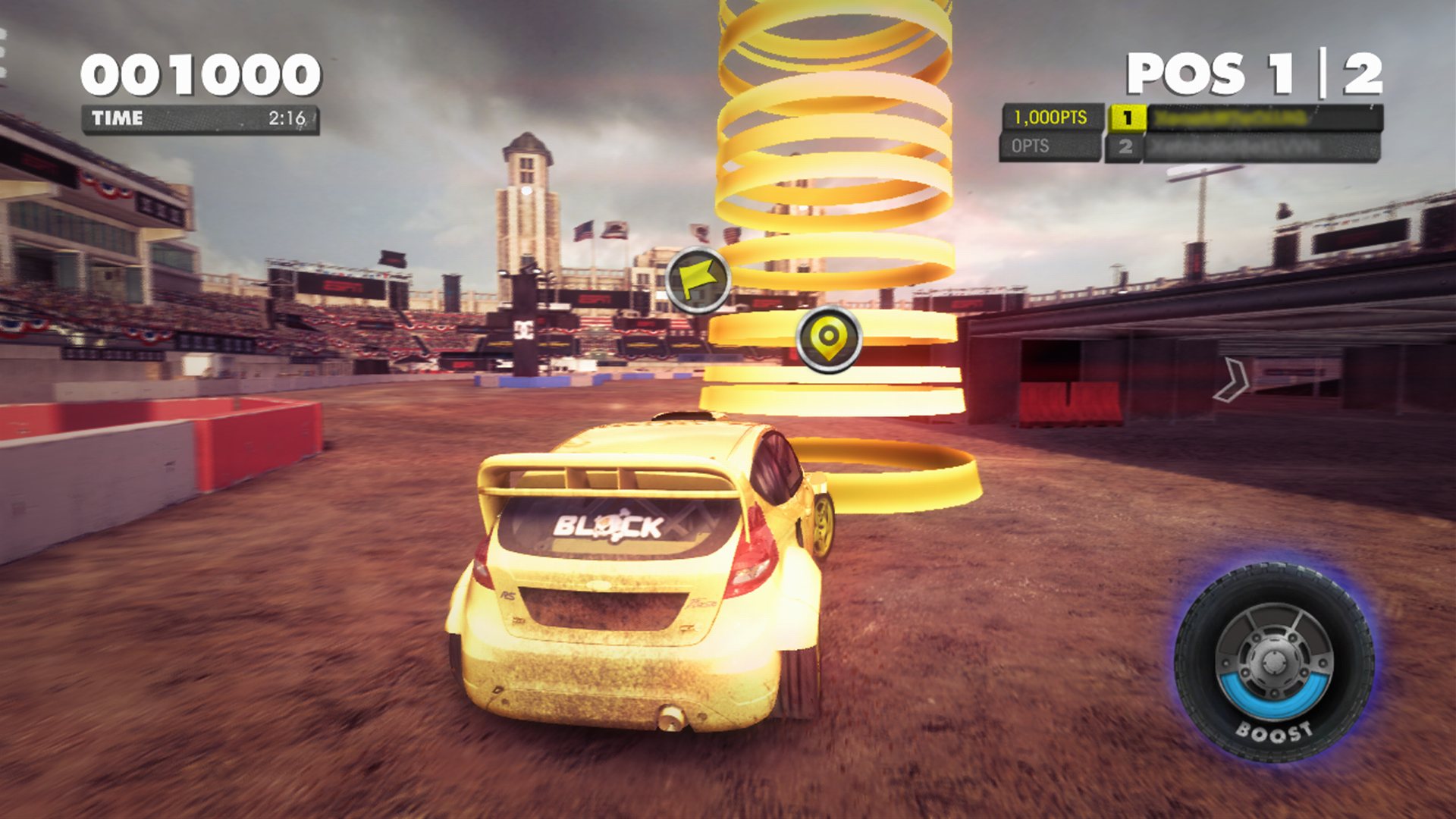Select the yellow flag objective marker
The width and height of the screenshot is (1456, 819).
(x=698, y=280)
